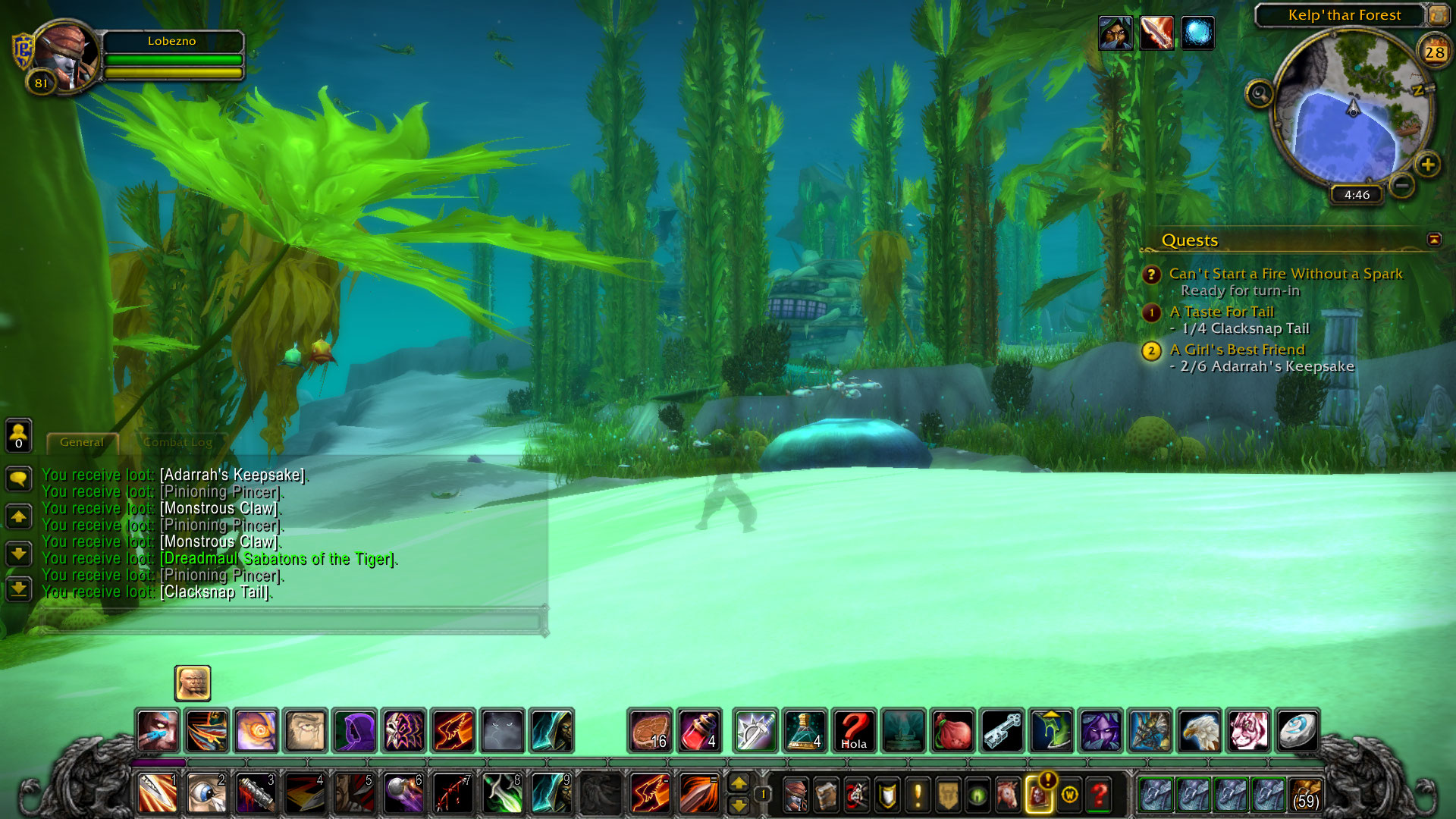Select the A Taste For Tail quest

(1221, 312)
